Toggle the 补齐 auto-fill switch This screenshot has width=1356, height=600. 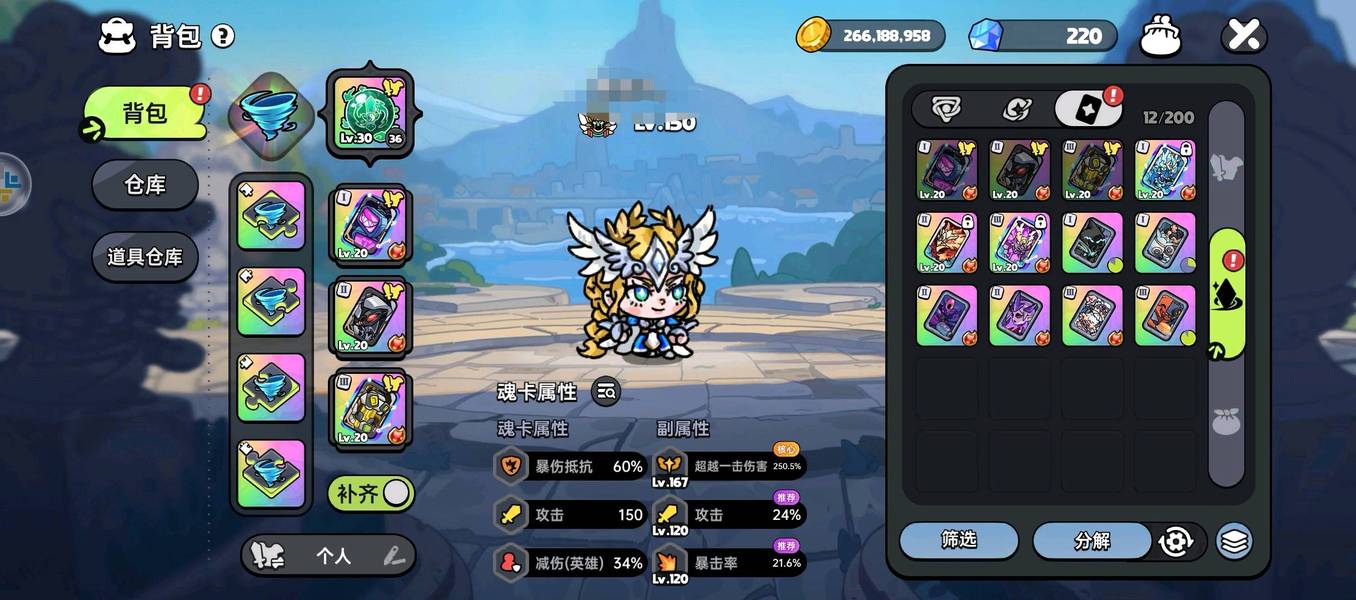pos(371,493)
